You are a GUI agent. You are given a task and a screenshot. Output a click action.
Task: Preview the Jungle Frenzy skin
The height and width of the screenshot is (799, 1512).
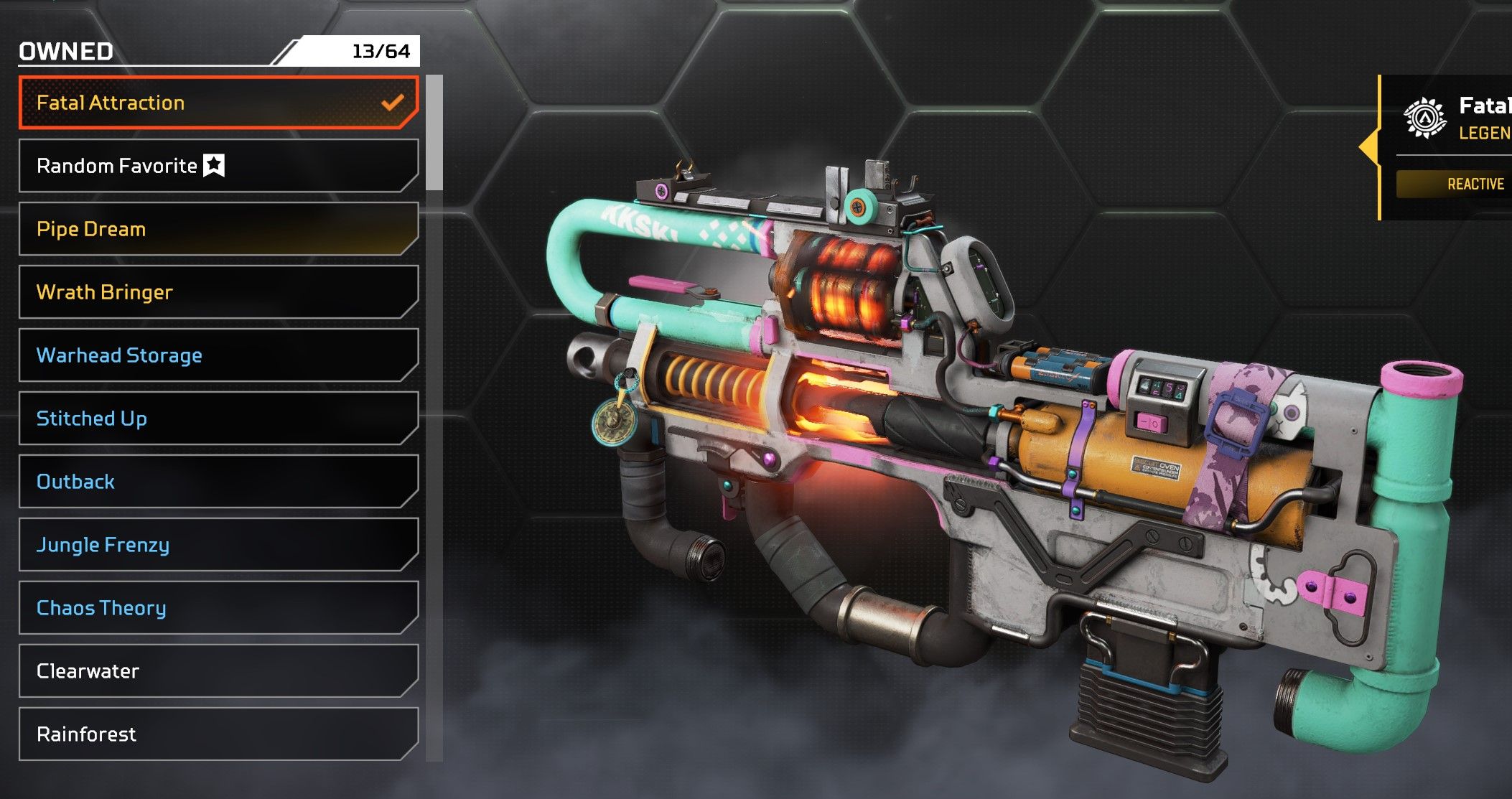point(218,545)
